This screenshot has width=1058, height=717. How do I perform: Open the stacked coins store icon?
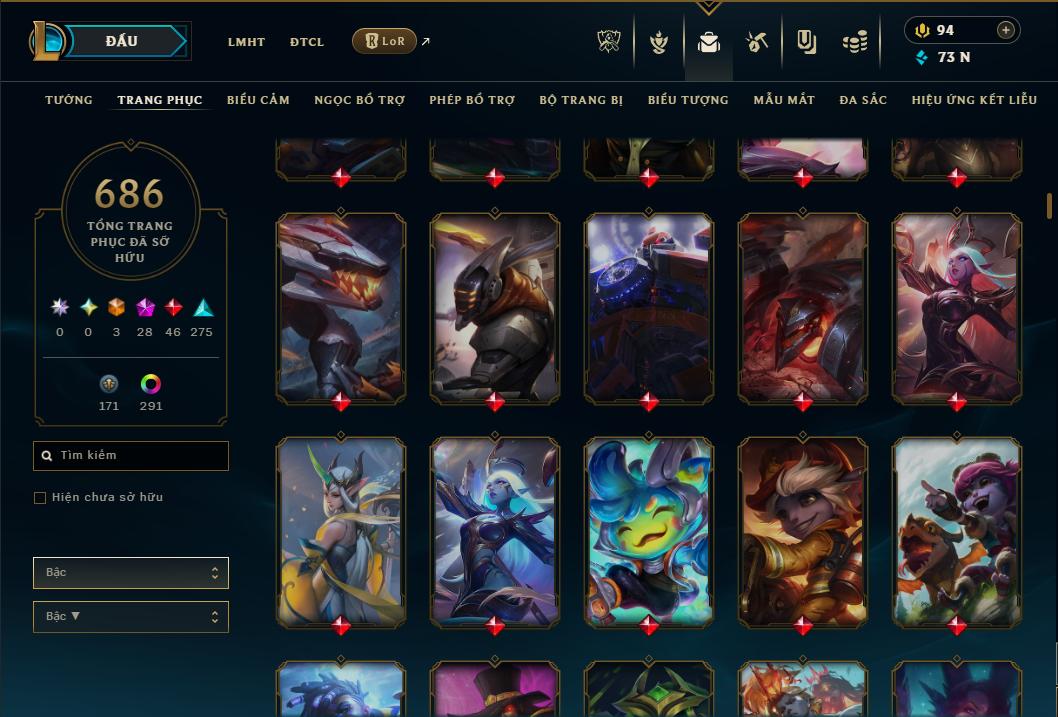854,42
